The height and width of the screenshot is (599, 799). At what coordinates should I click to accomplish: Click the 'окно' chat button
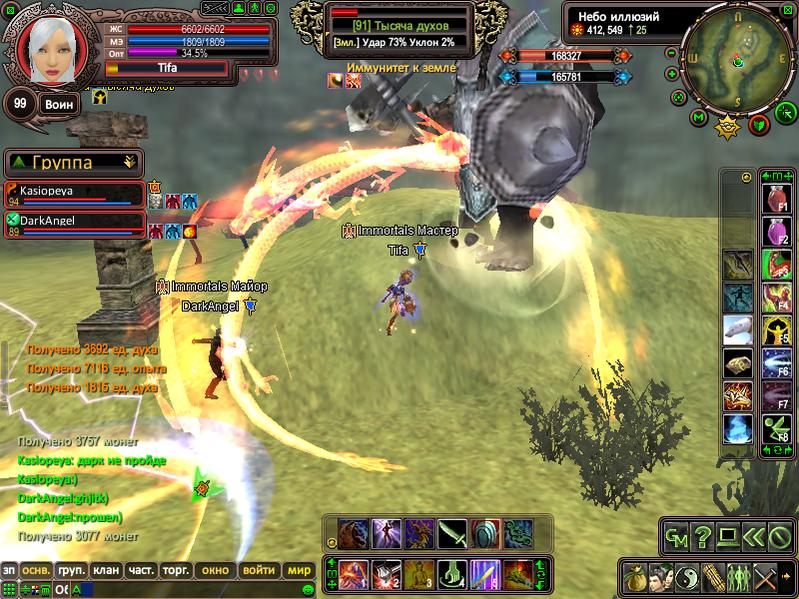pyautogui.click(x=215, y=570)
